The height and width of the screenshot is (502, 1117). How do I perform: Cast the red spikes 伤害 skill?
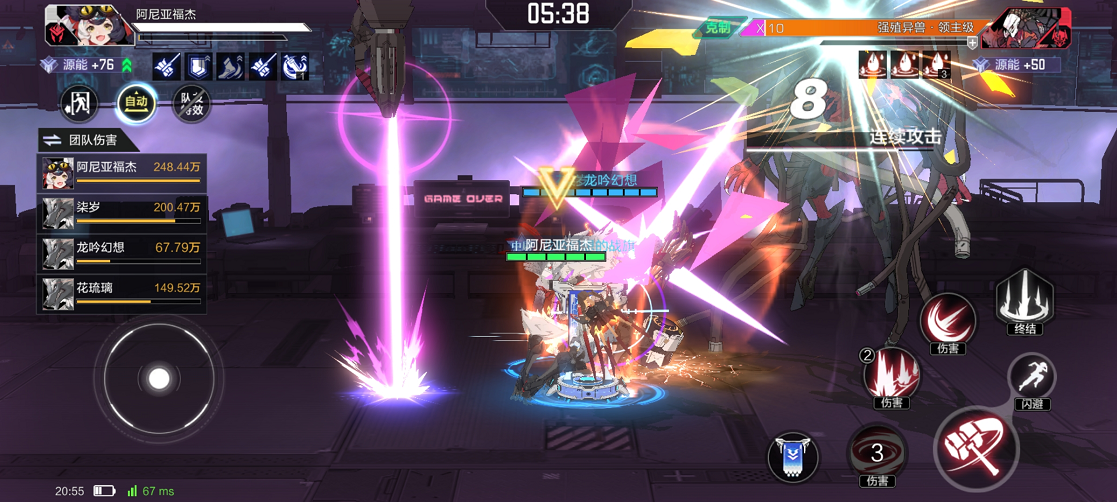(x=891, y=374)
